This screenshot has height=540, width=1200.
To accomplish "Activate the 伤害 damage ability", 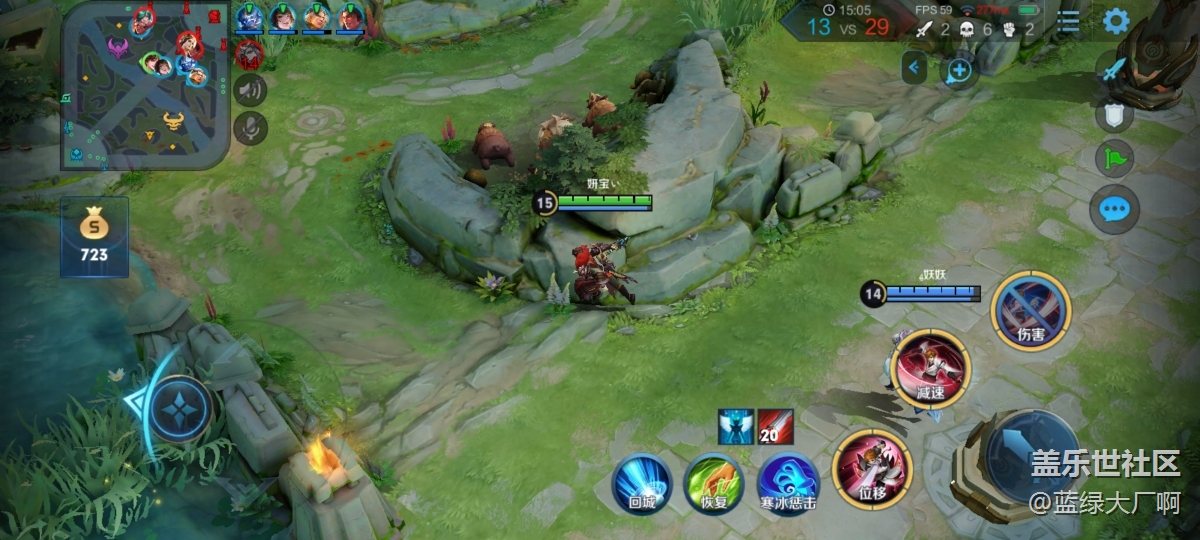I will click(1030, 311).
